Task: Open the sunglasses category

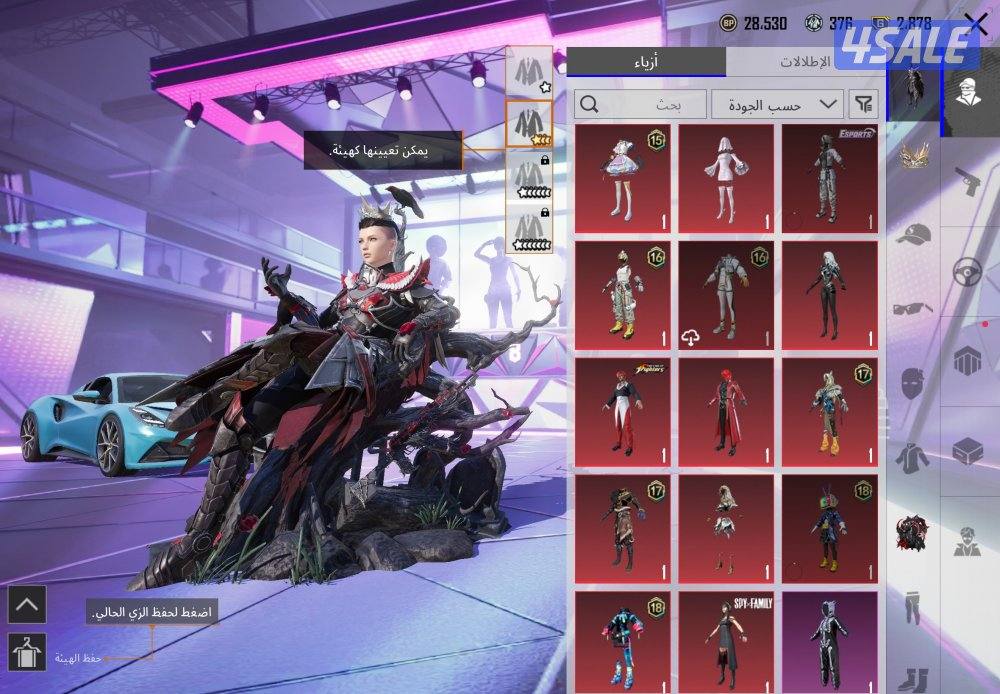Action: point(912,308)
